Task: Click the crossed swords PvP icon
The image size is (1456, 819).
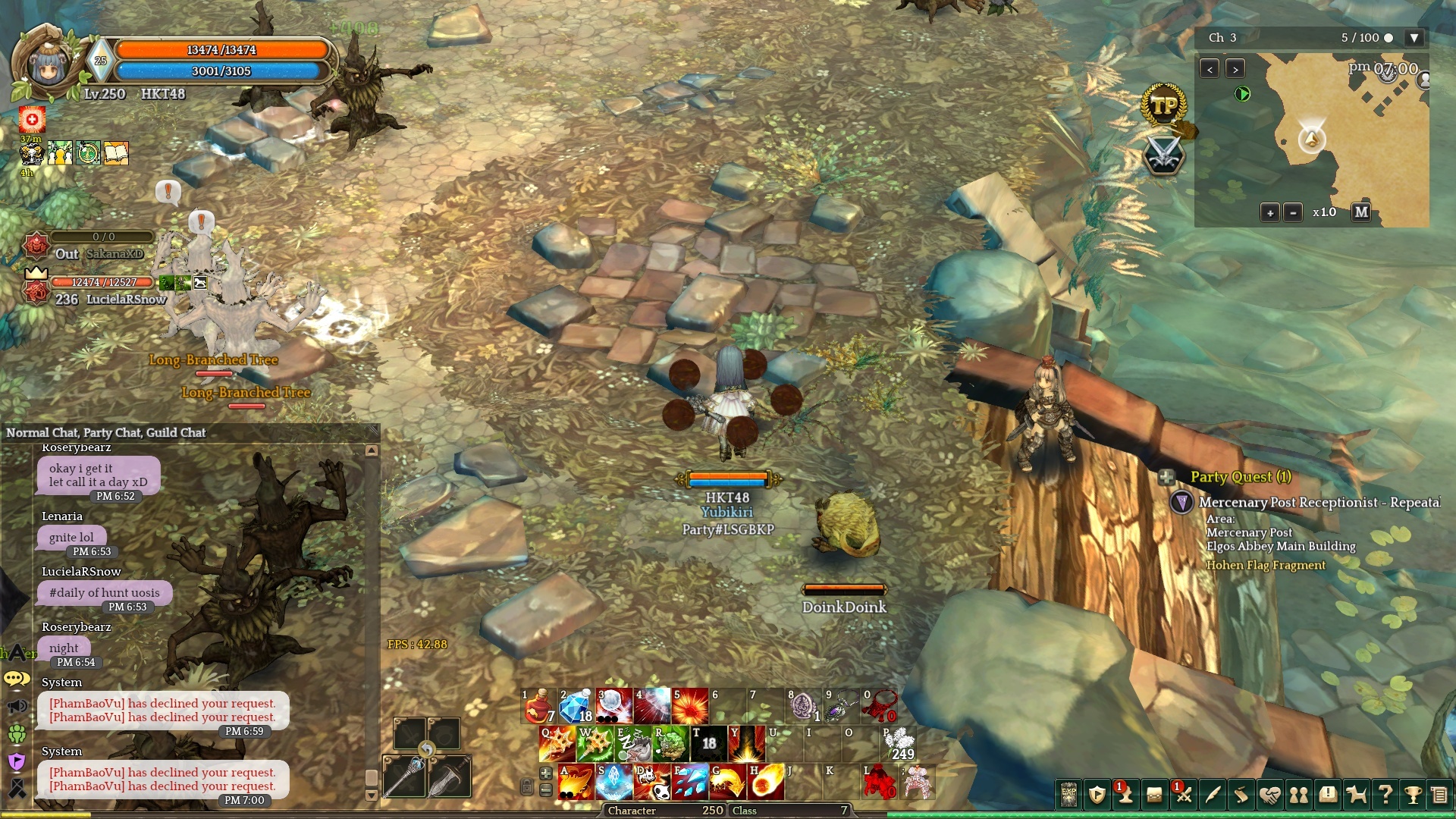Action: (x=1164, y=155)
